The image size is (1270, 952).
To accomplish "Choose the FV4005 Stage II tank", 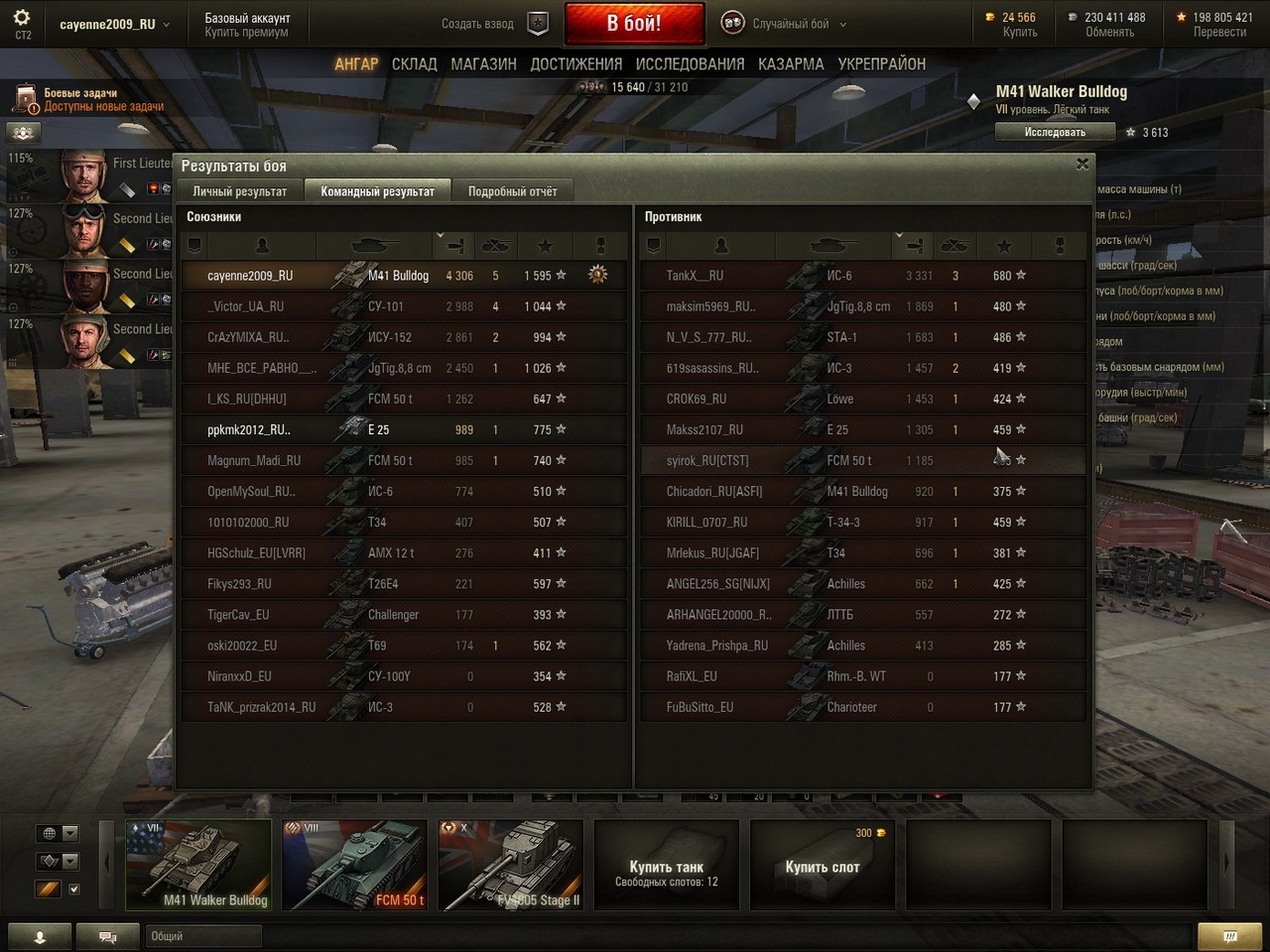I will [x=511, y=864].
